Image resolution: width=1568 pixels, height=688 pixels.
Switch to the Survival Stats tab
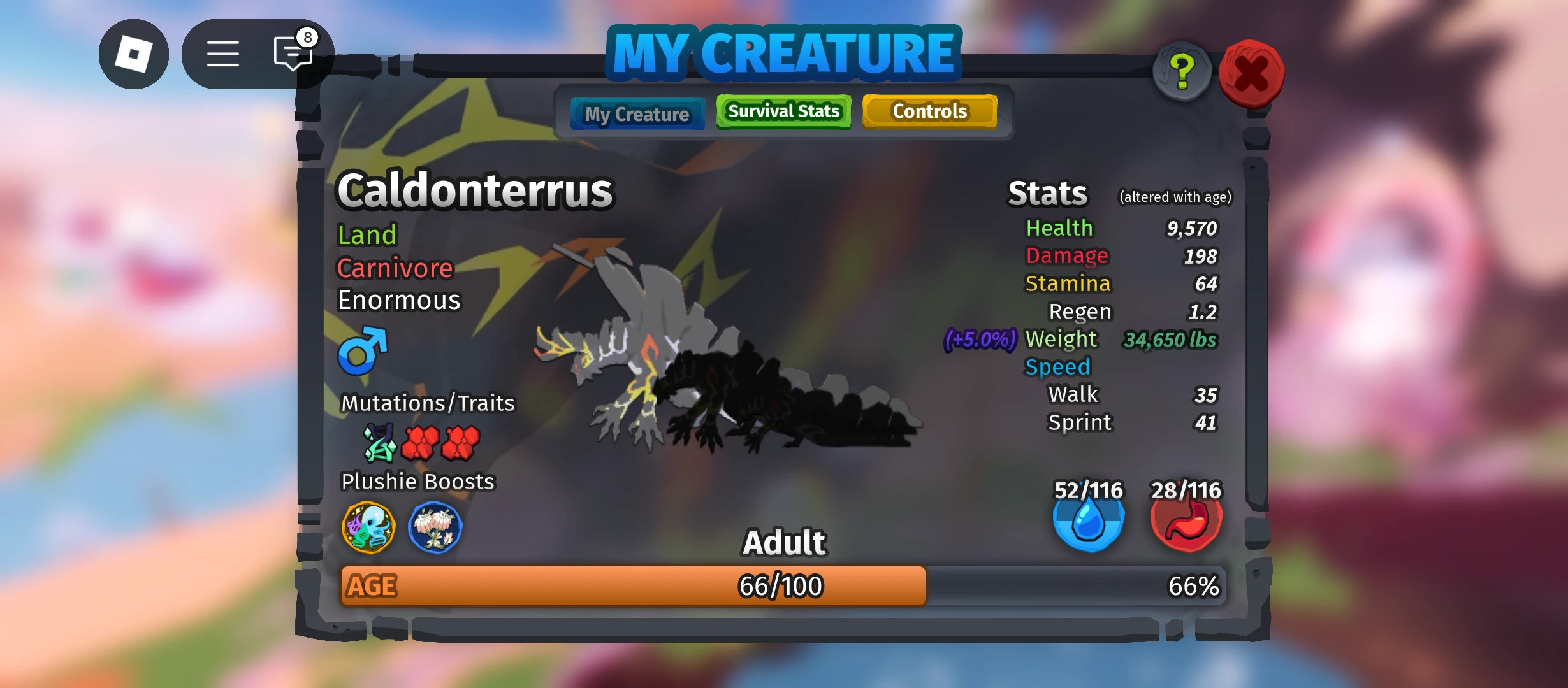click(x=783, y=111)
